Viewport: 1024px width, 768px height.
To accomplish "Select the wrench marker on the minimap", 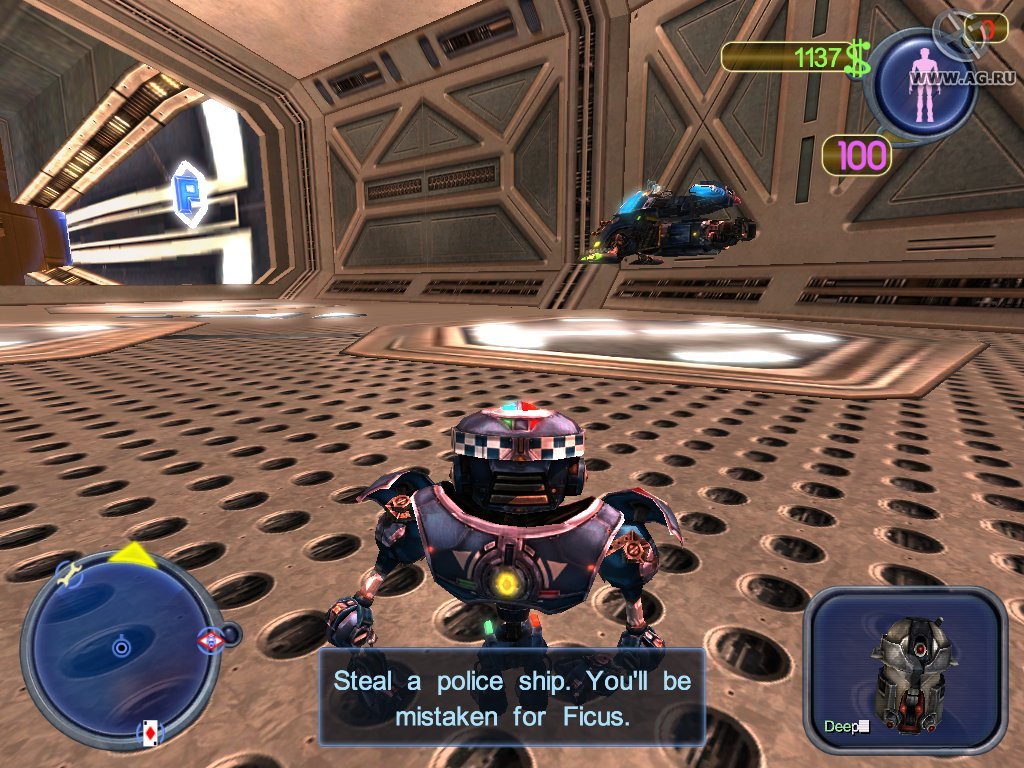I will 68,574.
